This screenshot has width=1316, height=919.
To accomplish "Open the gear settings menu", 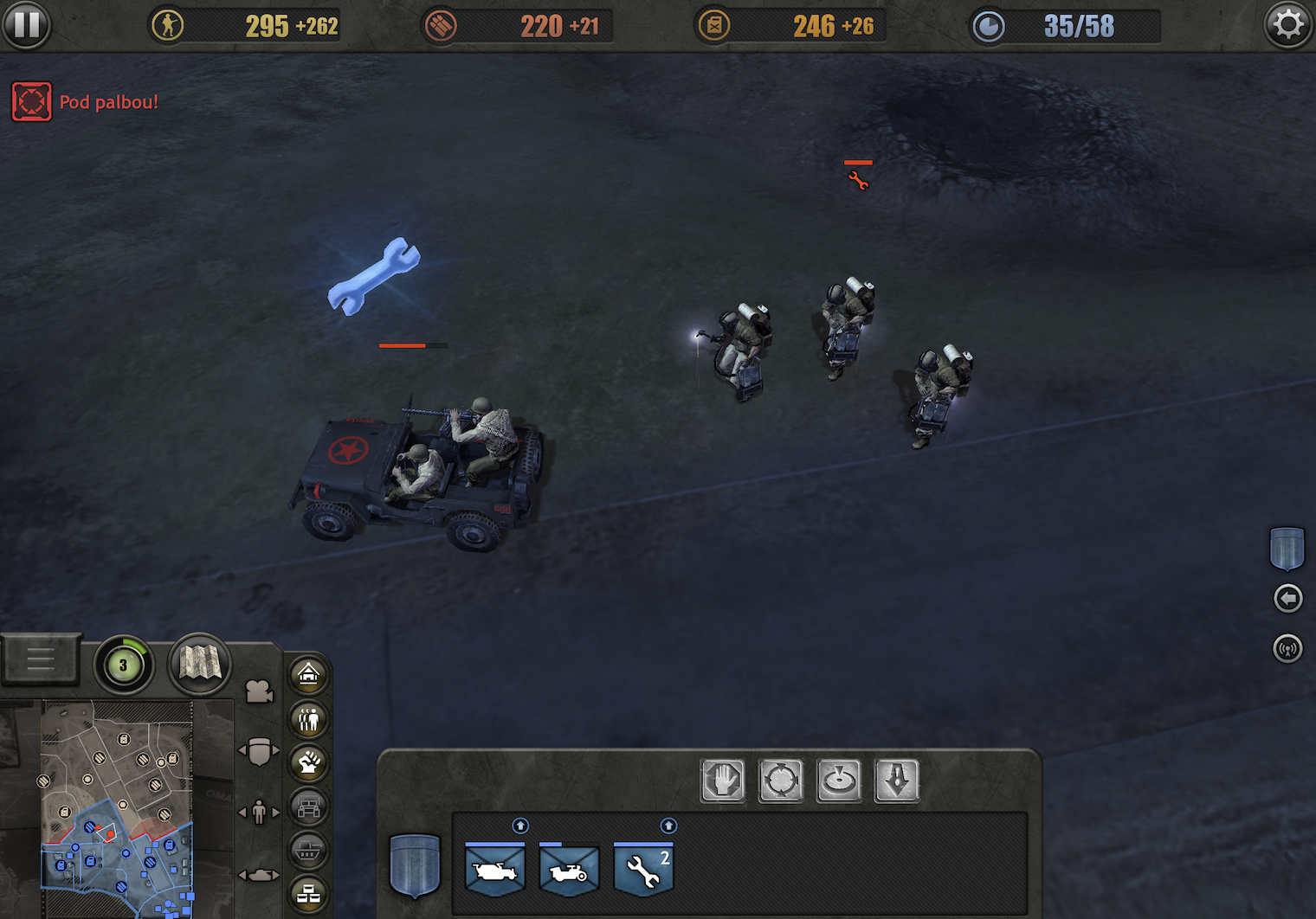I will [1287, 25].
